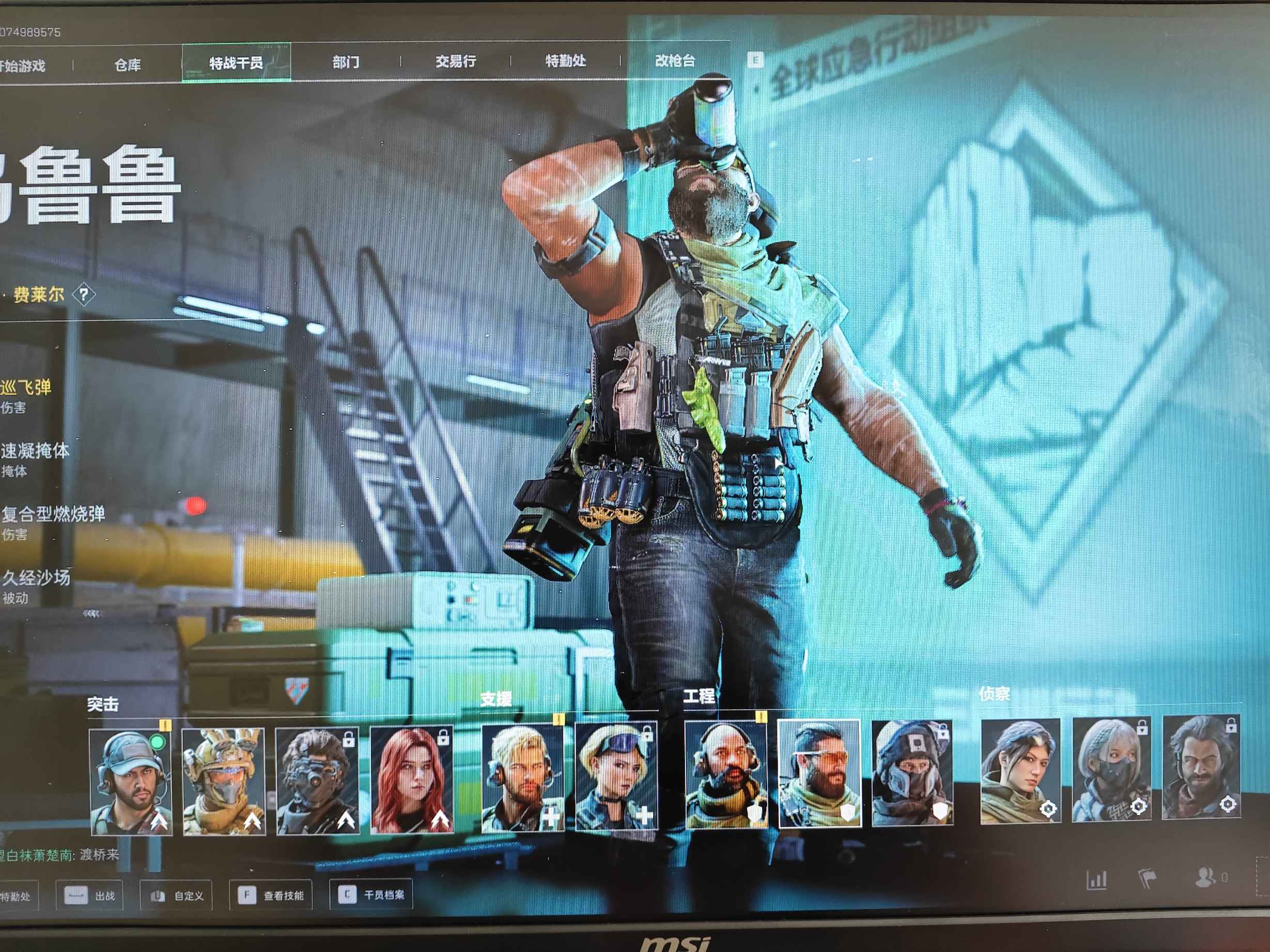Select the bald bearded engineer operator
1270x952 pixels.
pyautogui.click(x=726, y=775)
